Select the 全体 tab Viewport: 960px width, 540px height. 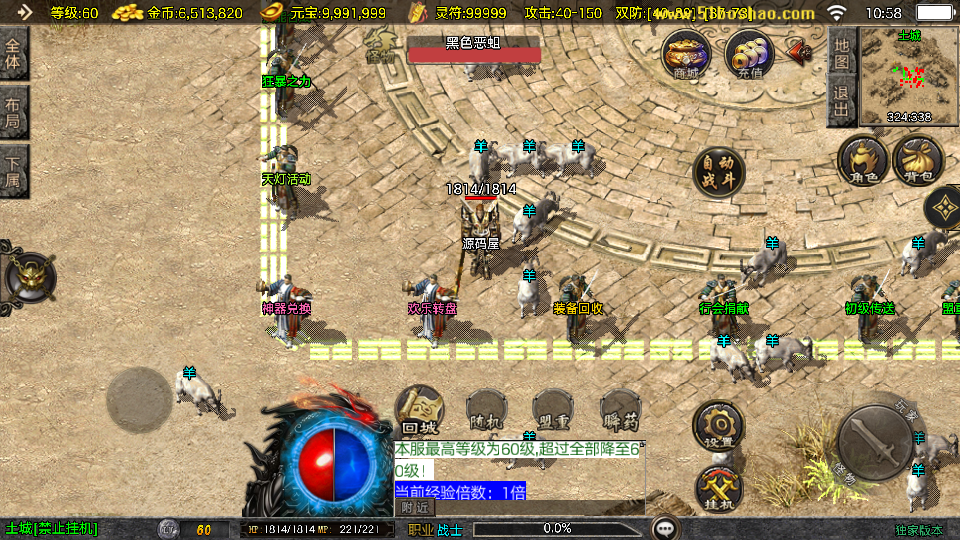[x=13, y=54]
